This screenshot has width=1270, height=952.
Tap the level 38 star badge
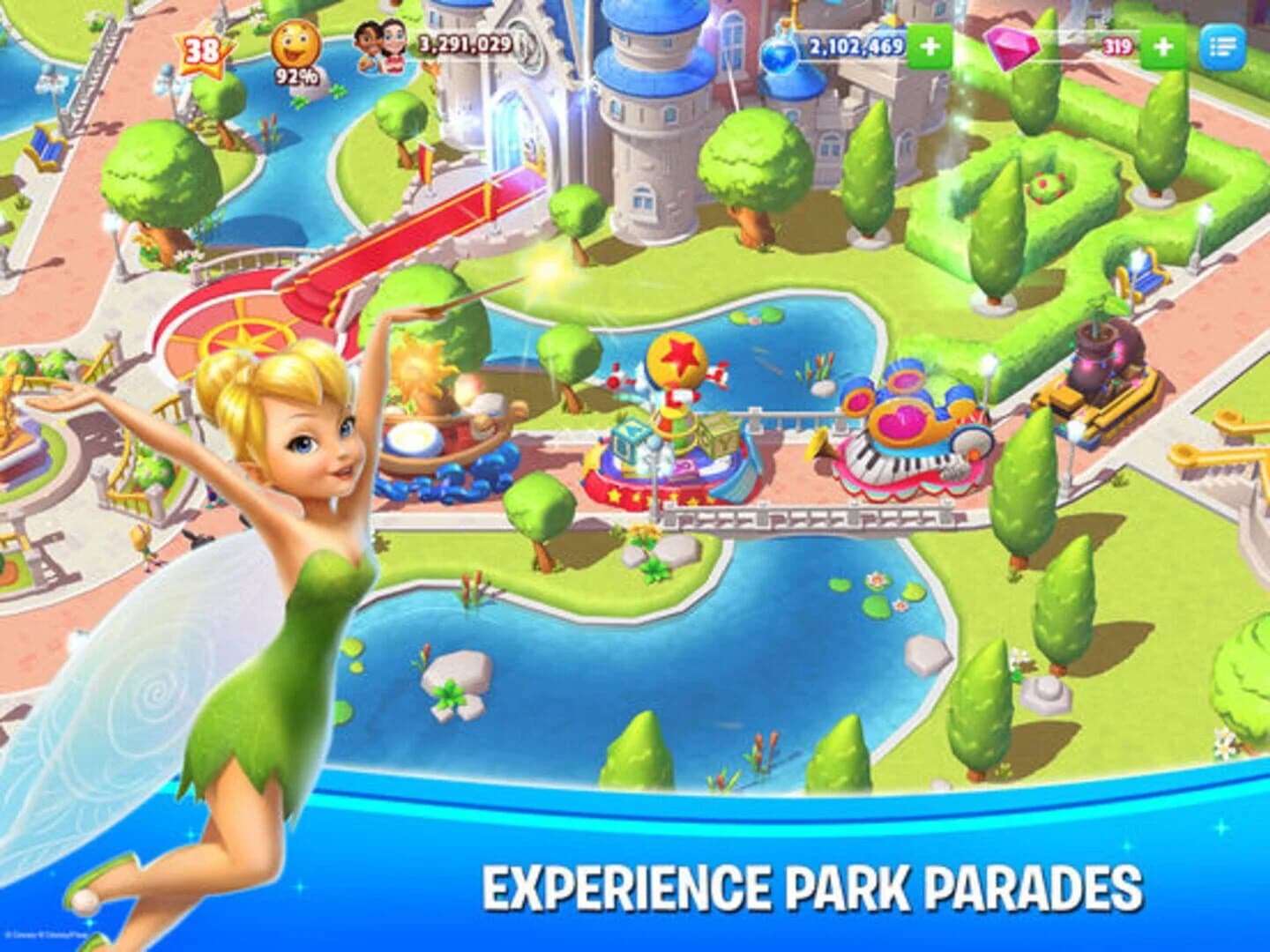(x=201, y=50)
